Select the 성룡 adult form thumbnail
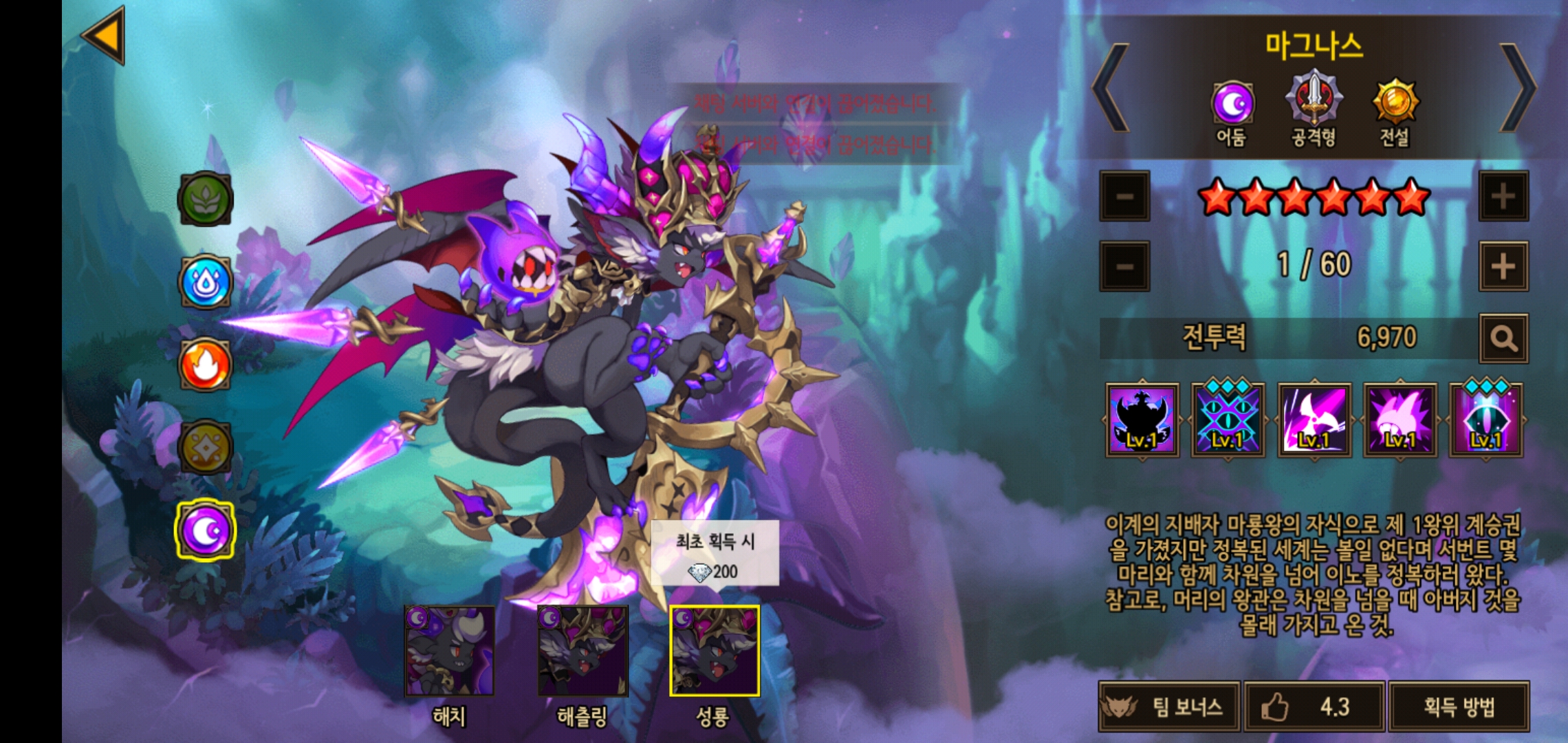 pyautogui.click(x=715, y=651)
